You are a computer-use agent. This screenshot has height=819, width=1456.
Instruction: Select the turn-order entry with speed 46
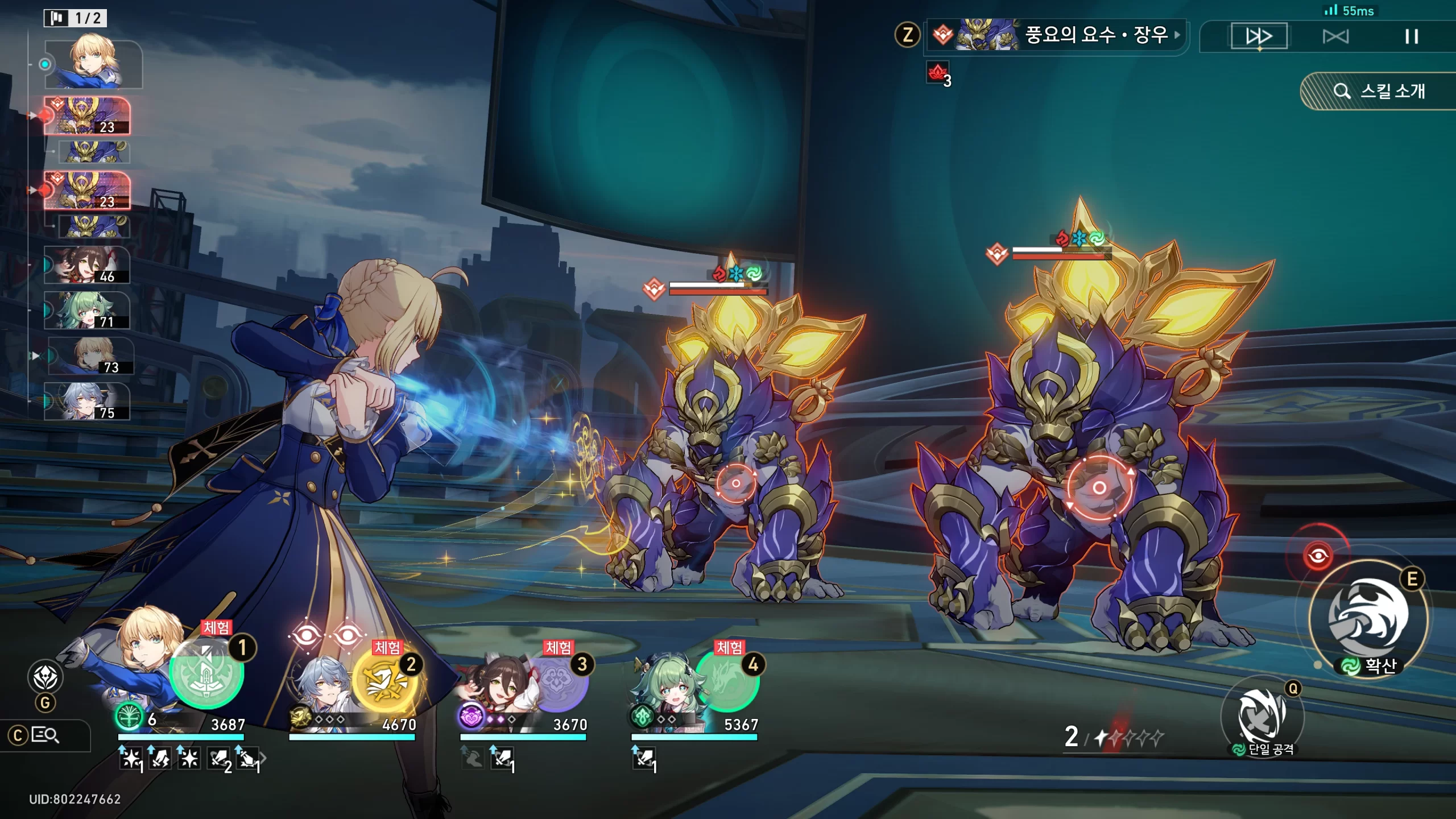[87, 265]
